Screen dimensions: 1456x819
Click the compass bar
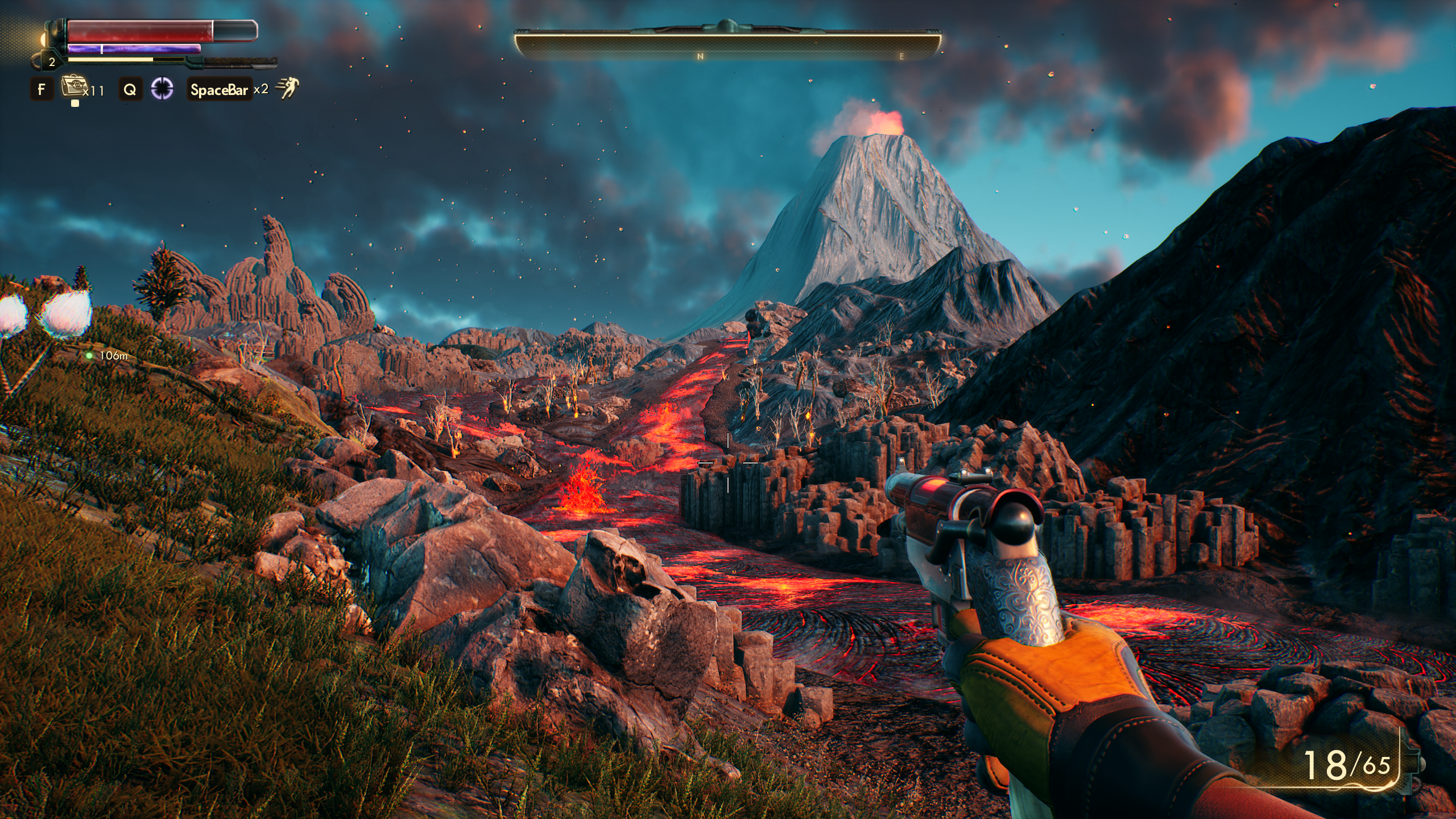click(727, 45)
